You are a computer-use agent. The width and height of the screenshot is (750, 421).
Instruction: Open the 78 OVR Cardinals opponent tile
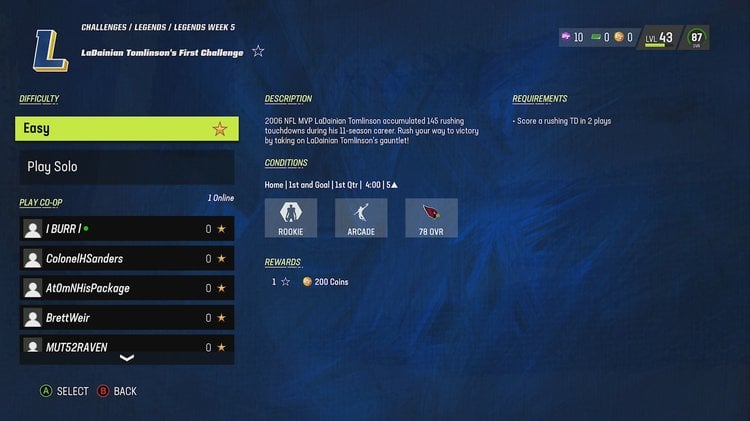(x=431, y=218)
